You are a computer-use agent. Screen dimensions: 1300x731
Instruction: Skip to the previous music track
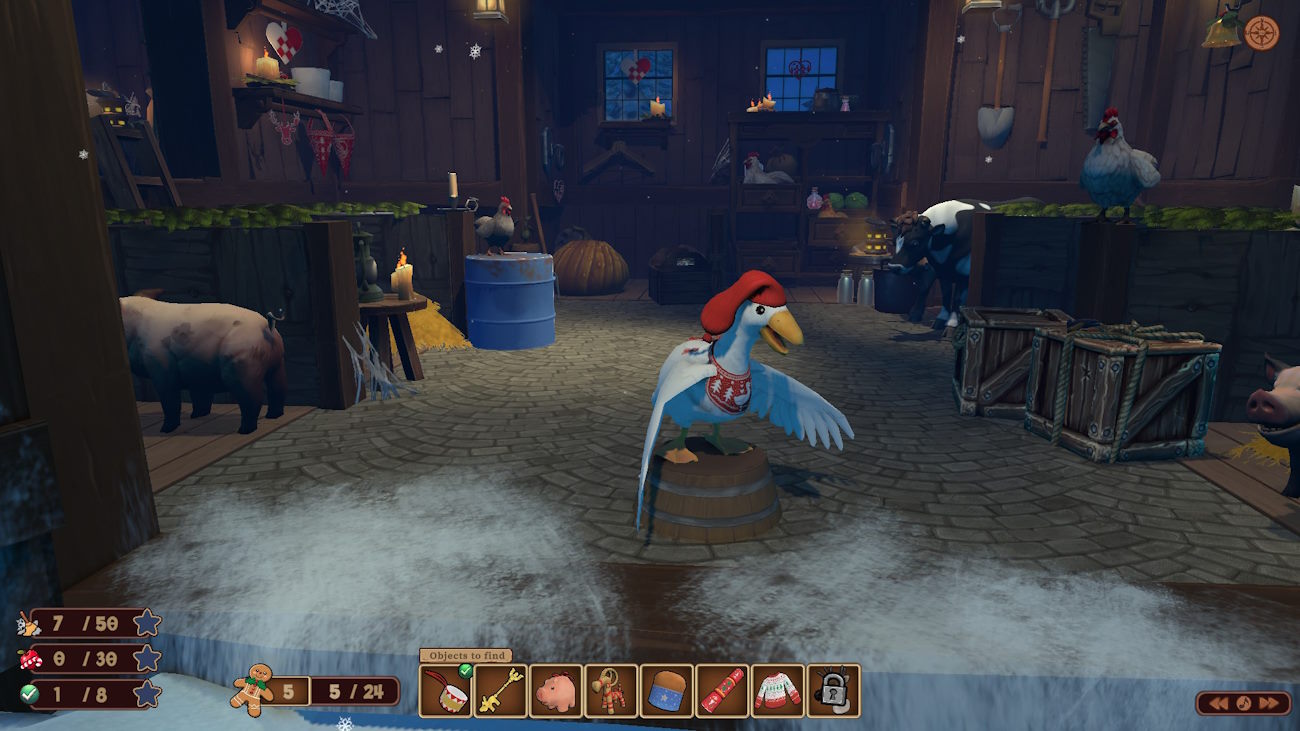pos(1219,703)
